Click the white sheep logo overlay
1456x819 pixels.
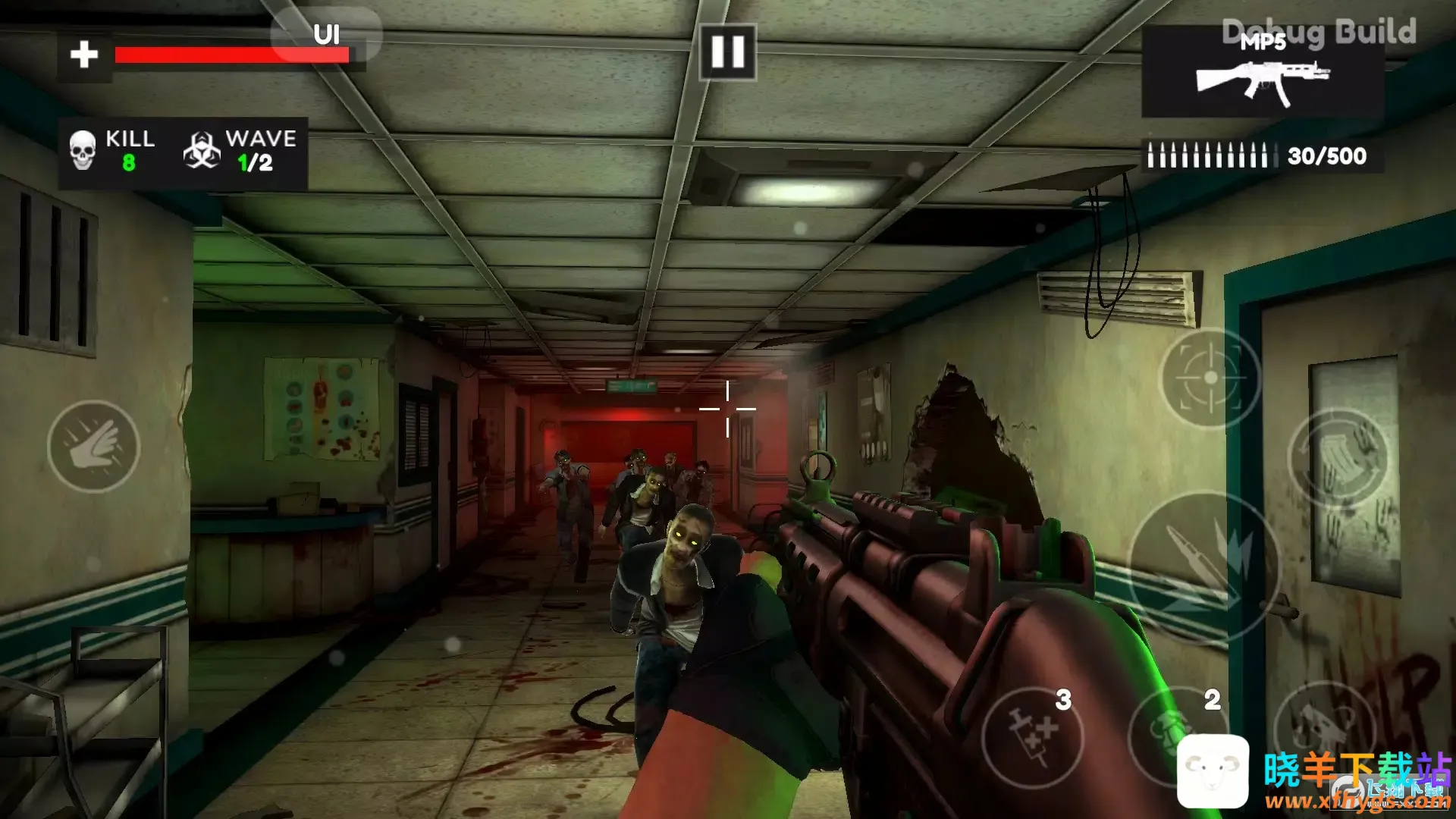[x=1213, y=770]
